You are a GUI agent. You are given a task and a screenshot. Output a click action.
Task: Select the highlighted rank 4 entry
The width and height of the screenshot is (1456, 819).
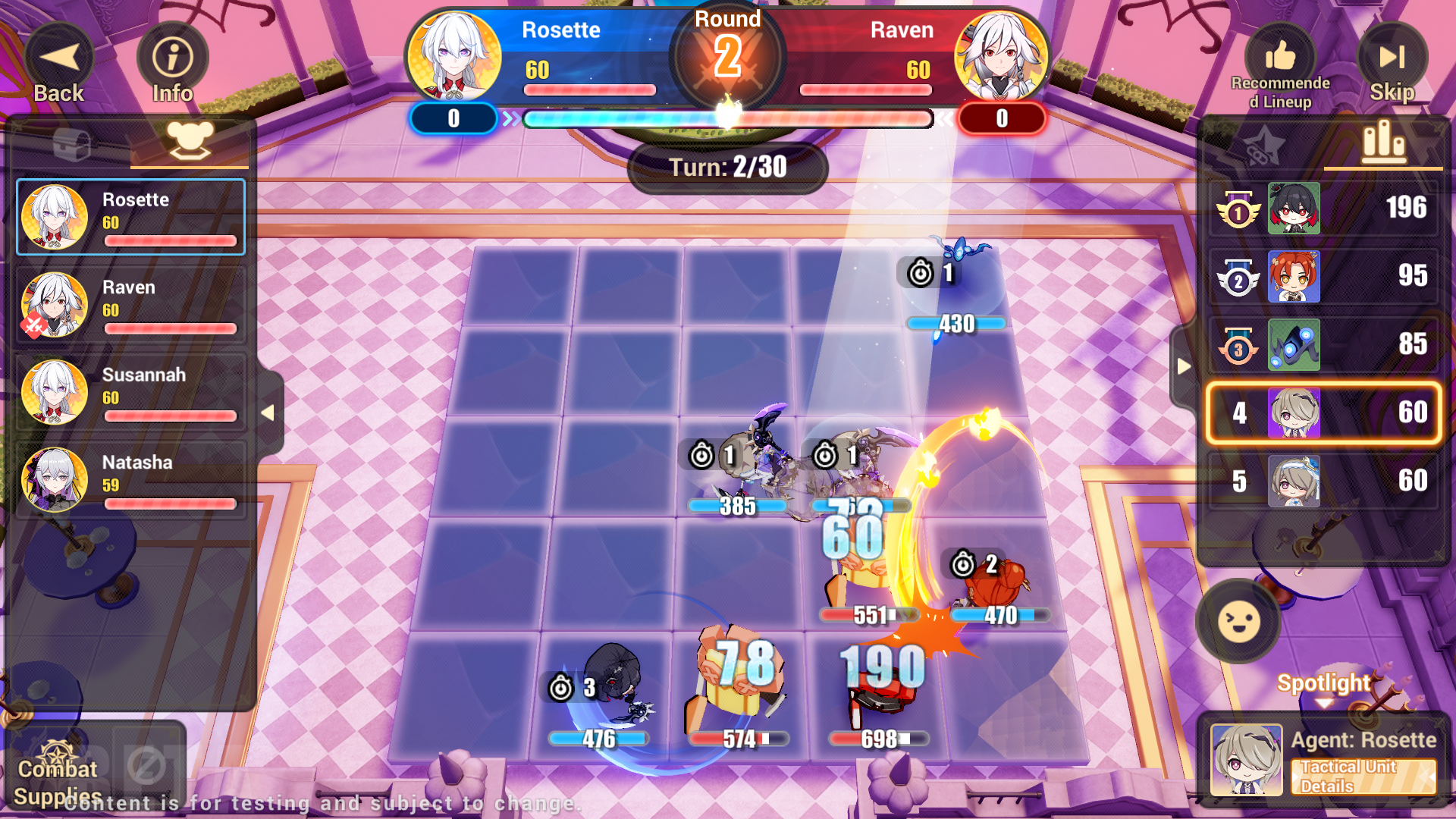[1323, 412]
